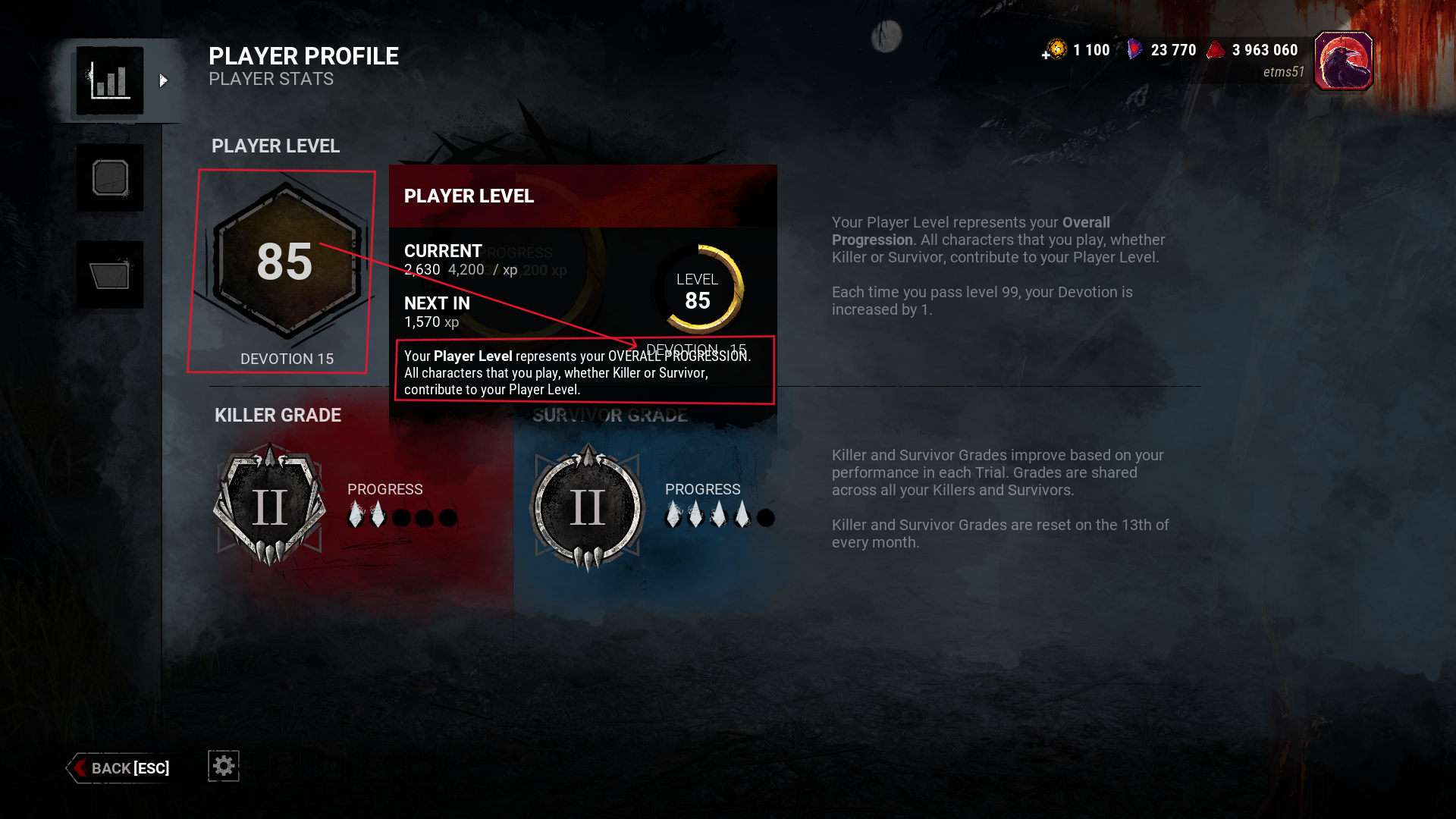This screenshot has height=819, width=1456.
Task: Click the Level 85 circular progress ring
Action: tap(698, 290)
